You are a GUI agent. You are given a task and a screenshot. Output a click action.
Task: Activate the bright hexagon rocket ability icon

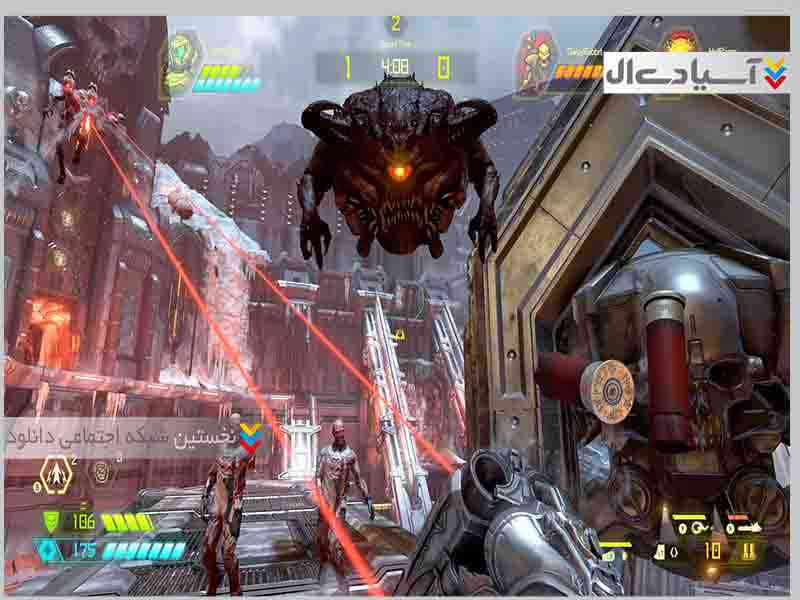click(57, 473)
